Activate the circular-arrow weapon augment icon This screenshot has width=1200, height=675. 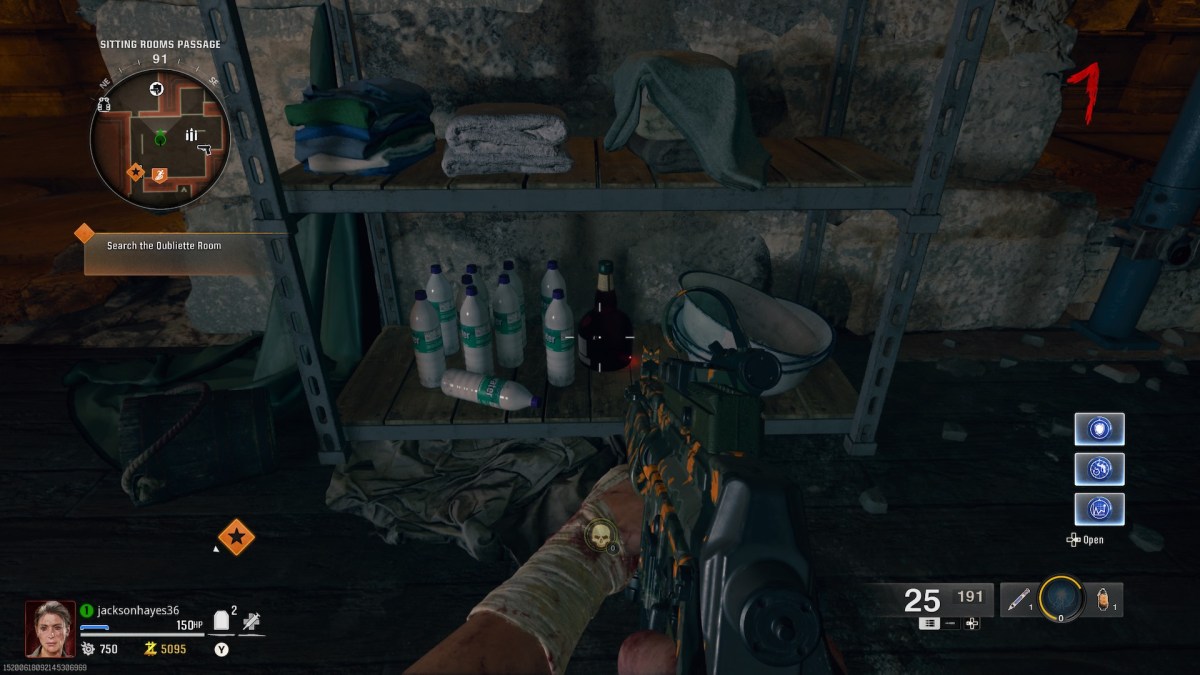pyautogui.click(x=1099, y=468)
